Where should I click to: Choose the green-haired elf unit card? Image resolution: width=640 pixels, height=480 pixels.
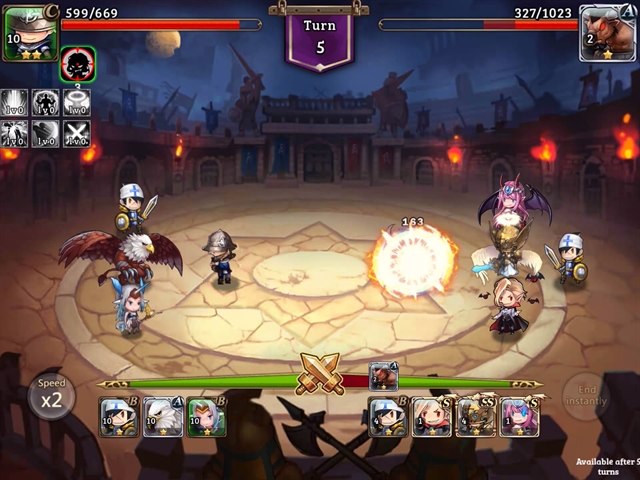coord(206,417)
